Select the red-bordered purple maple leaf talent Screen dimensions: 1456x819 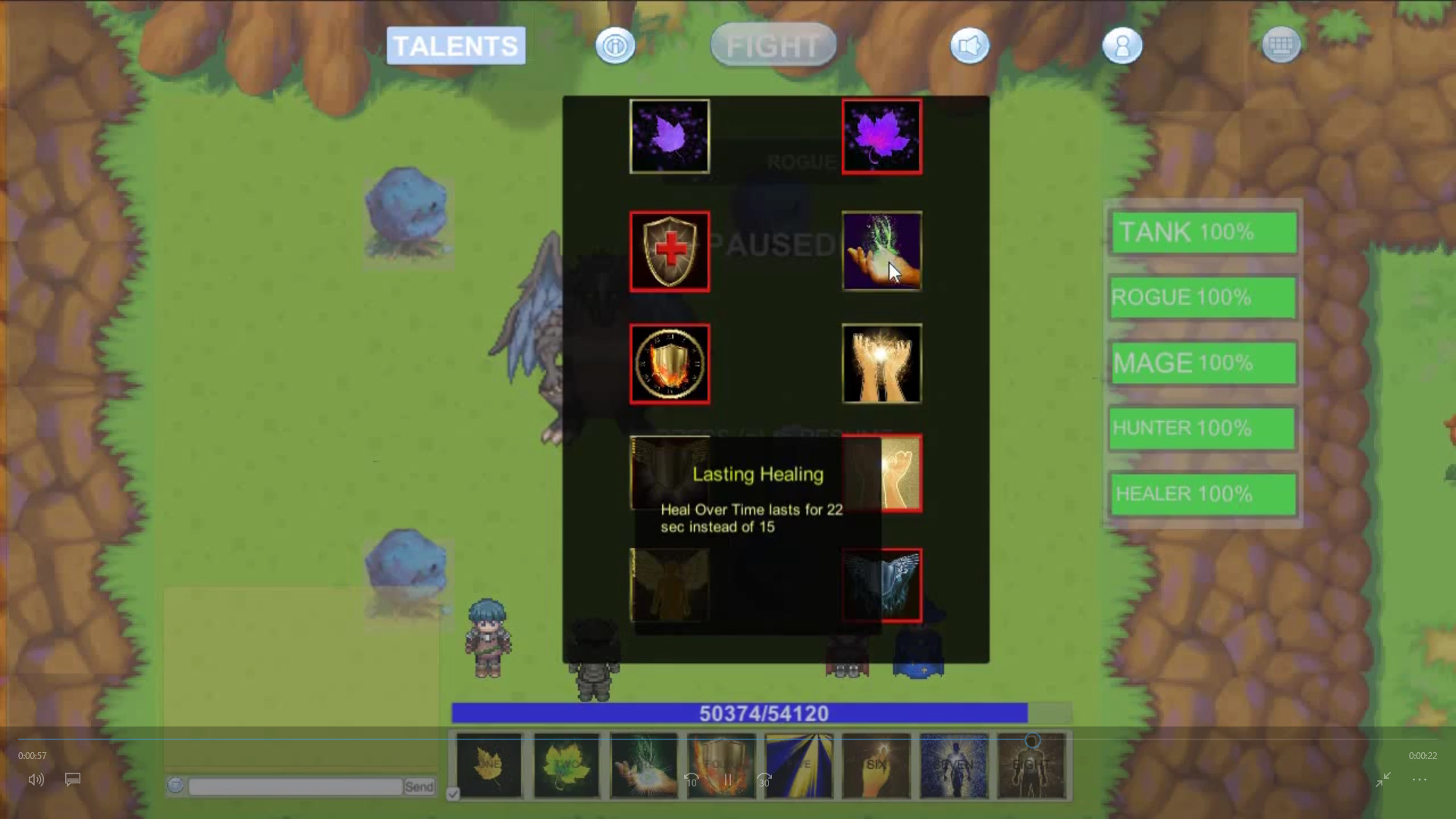tap(881, 136)
